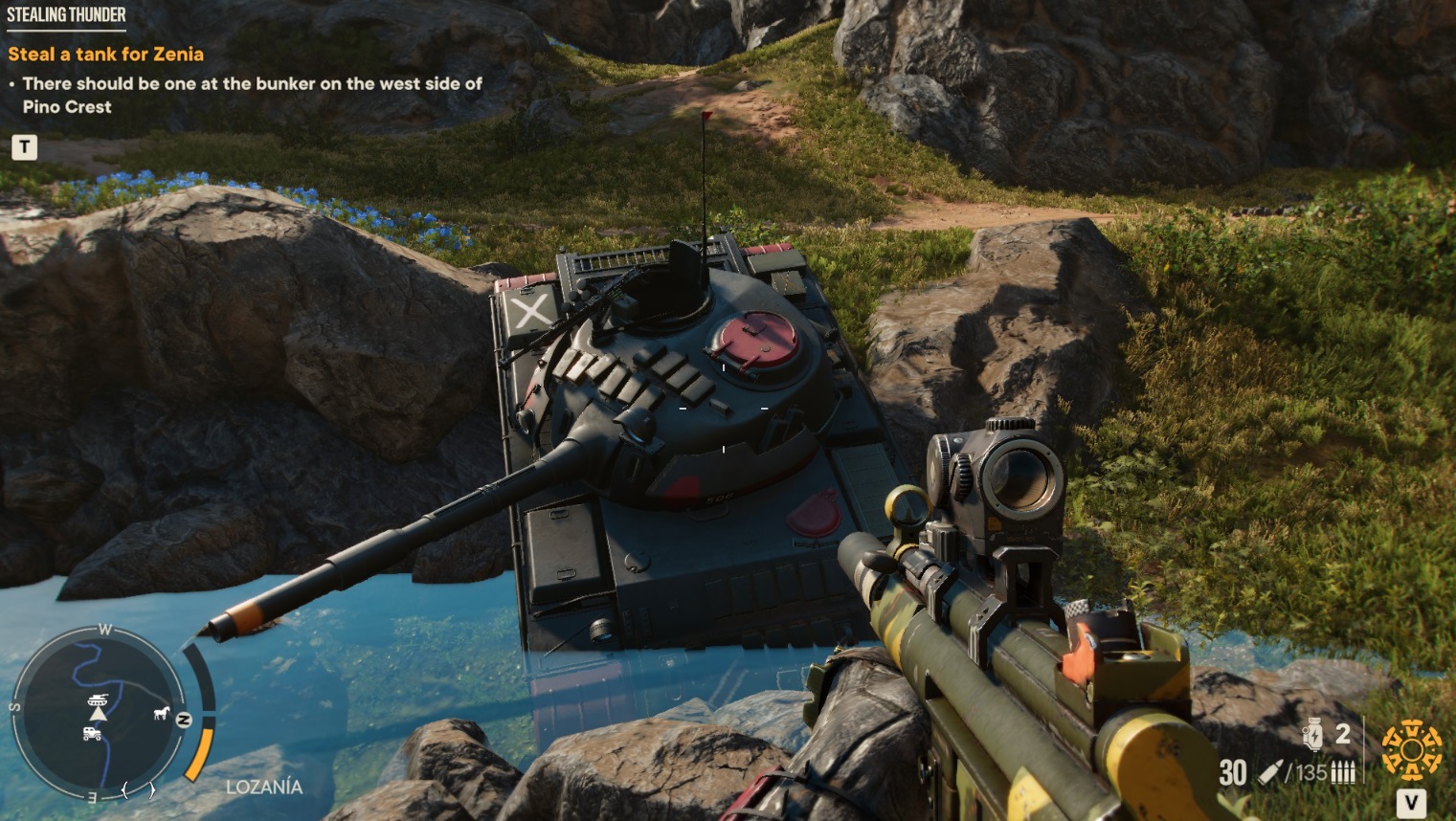Activate the orange Supremo ability icon

1411,749
